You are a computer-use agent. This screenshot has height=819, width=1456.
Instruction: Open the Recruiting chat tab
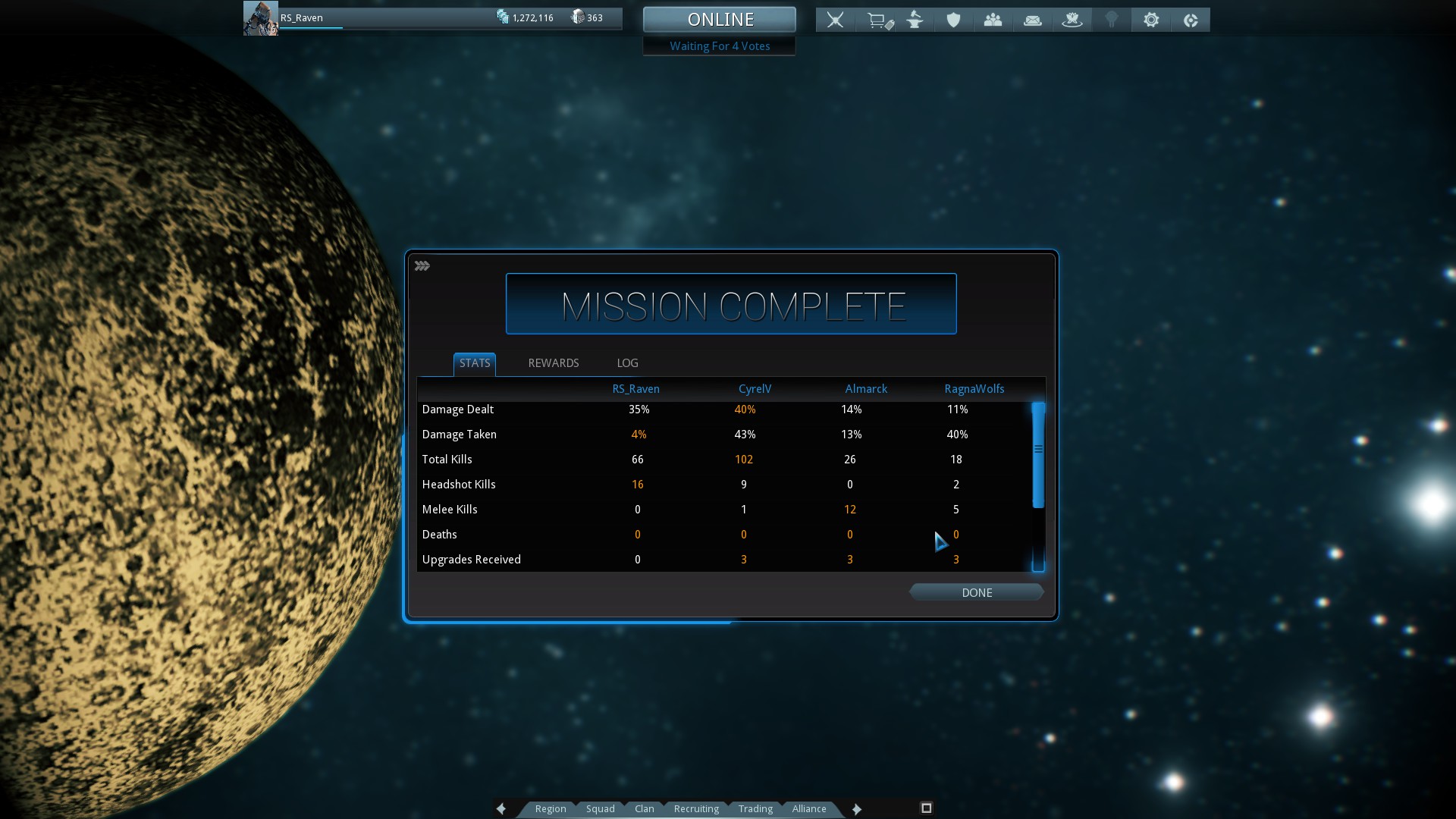[696, 808]
